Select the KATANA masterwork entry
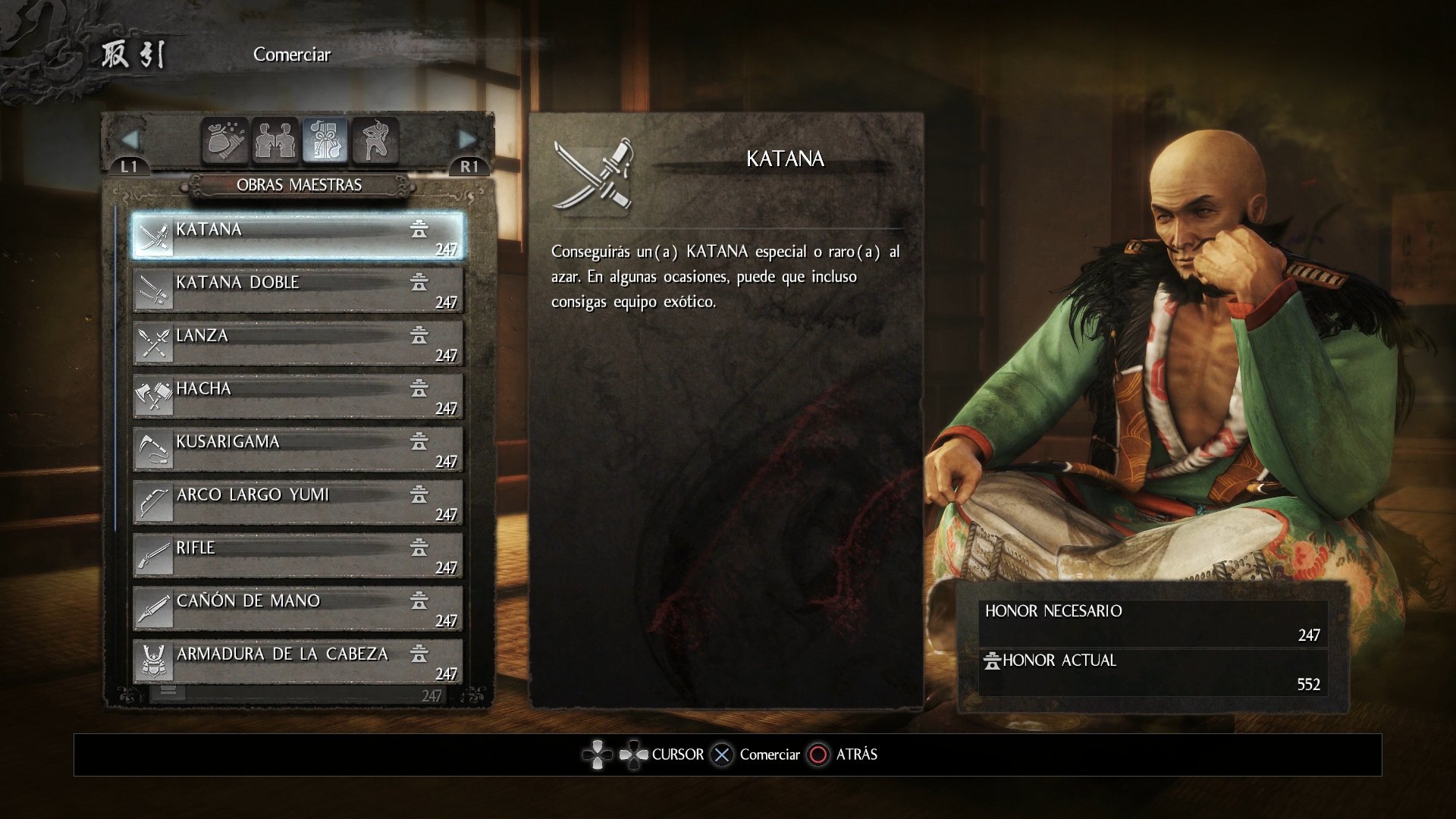The image size is (1456, 819). coord(297,237)
